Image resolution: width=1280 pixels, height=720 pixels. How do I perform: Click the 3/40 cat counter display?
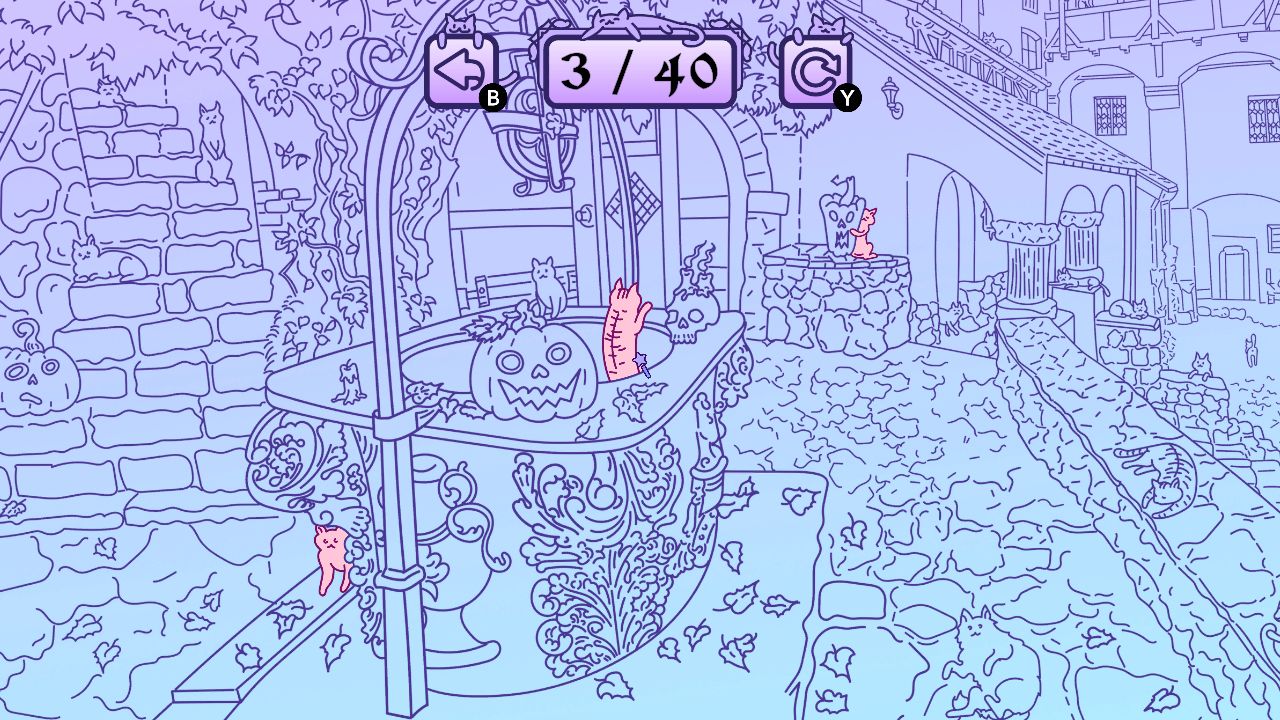(640, 70)
